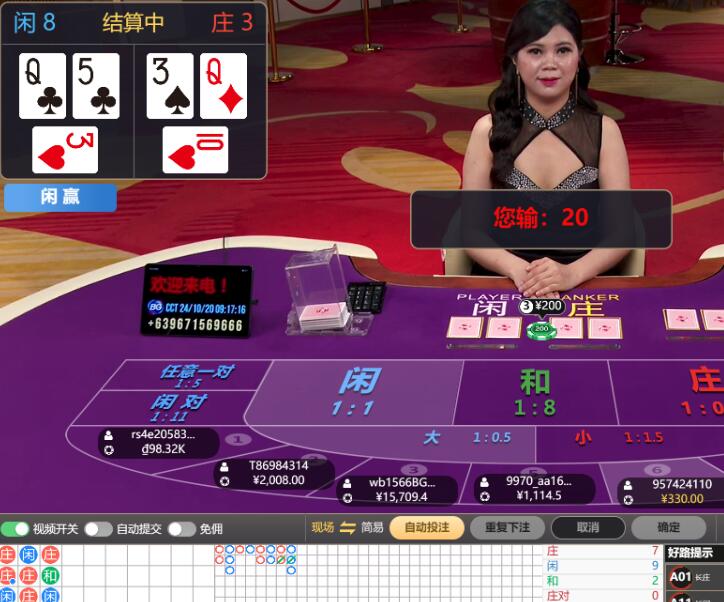Viewport: 724px width, 602px height.
Task: Click the 自动投注 auto-bet button
Action: pyautogui.click(x=426, y=528)
